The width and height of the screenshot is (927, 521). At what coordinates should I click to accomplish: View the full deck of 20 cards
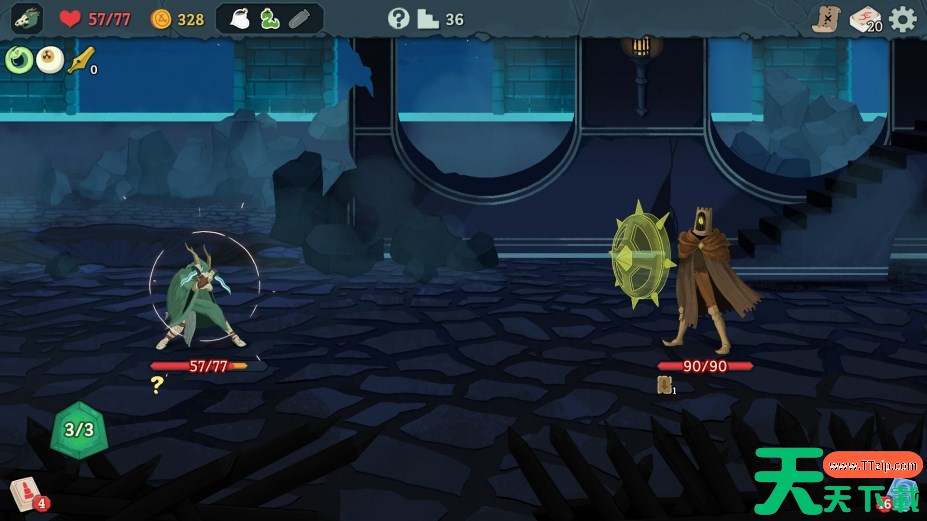click(x=865, y=19)
